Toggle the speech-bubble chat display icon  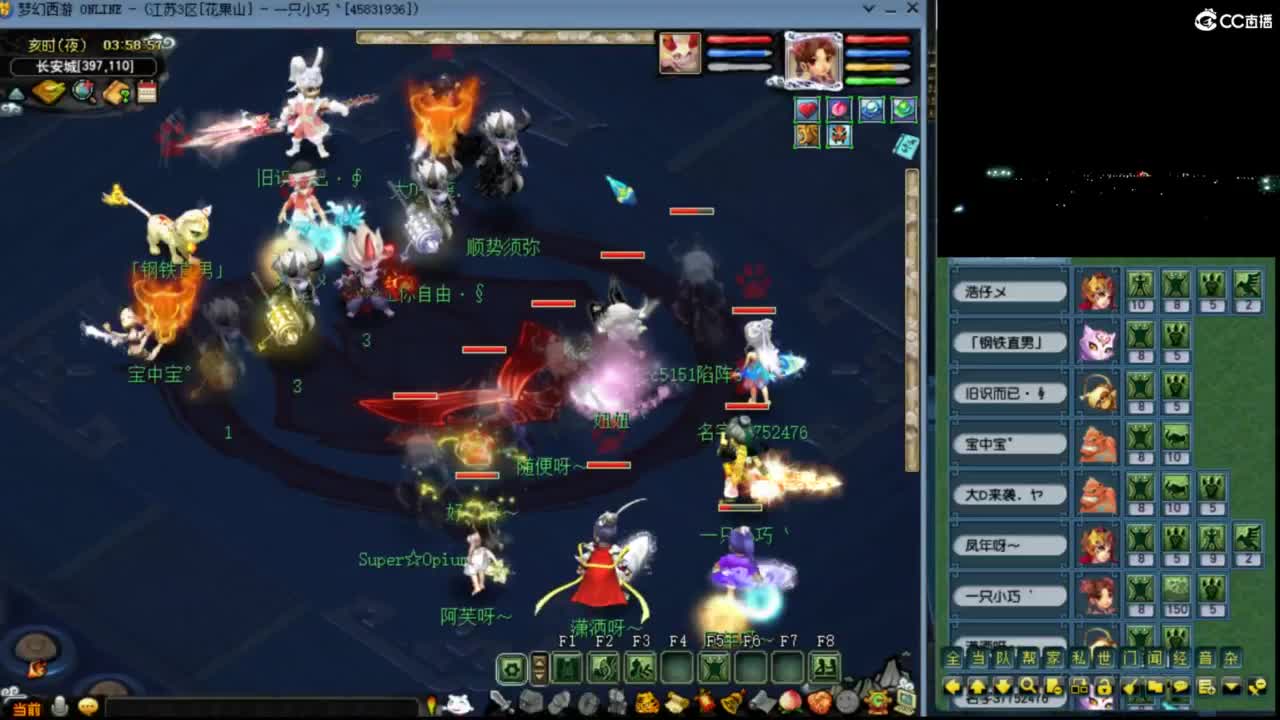point(1179,686)
